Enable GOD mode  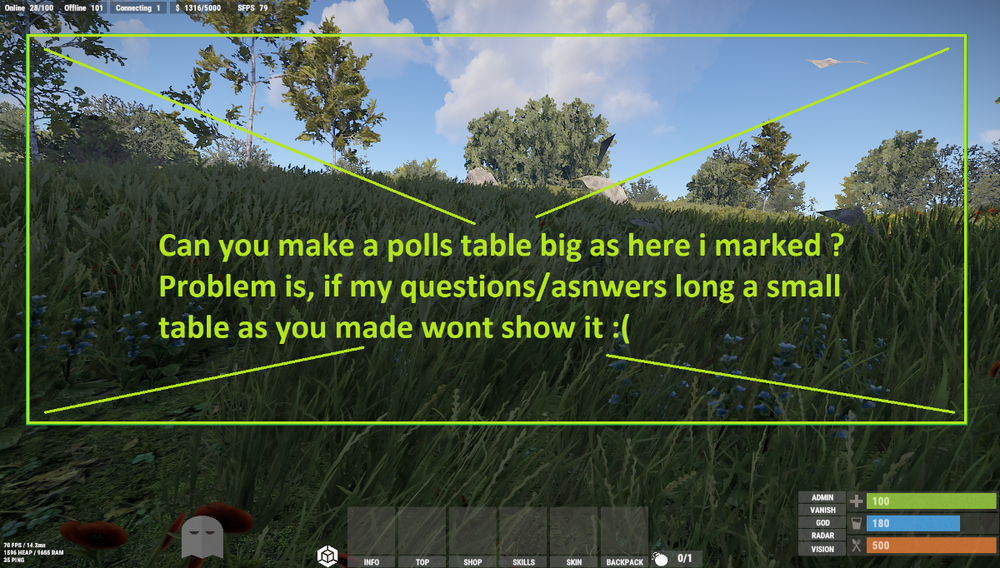[x=822, y=523]
